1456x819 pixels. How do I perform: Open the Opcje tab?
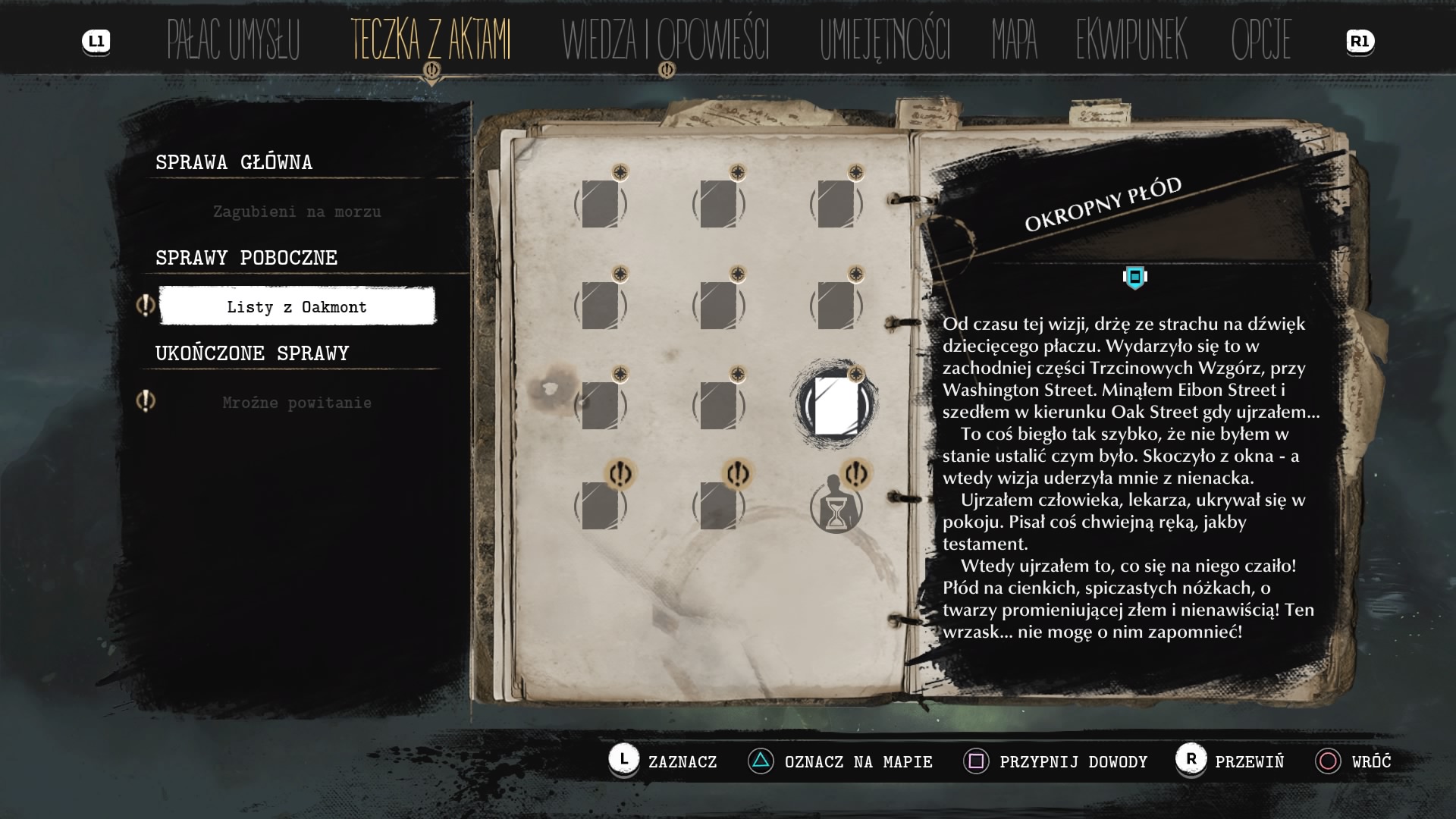[1260, 41]
